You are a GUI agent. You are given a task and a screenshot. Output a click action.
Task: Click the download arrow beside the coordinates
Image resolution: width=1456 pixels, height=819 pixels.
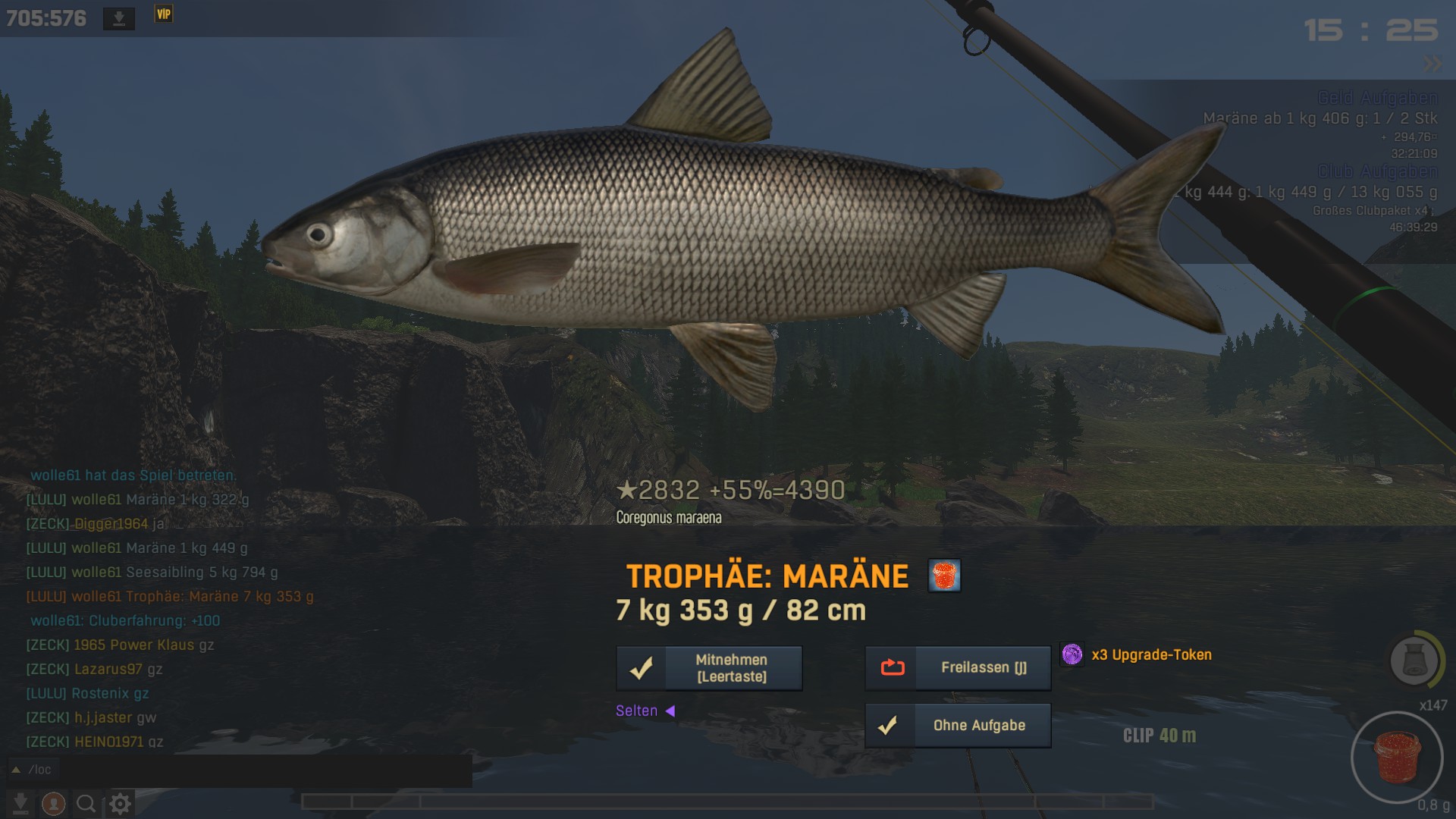pyautogui.click(x=119, y=18)
